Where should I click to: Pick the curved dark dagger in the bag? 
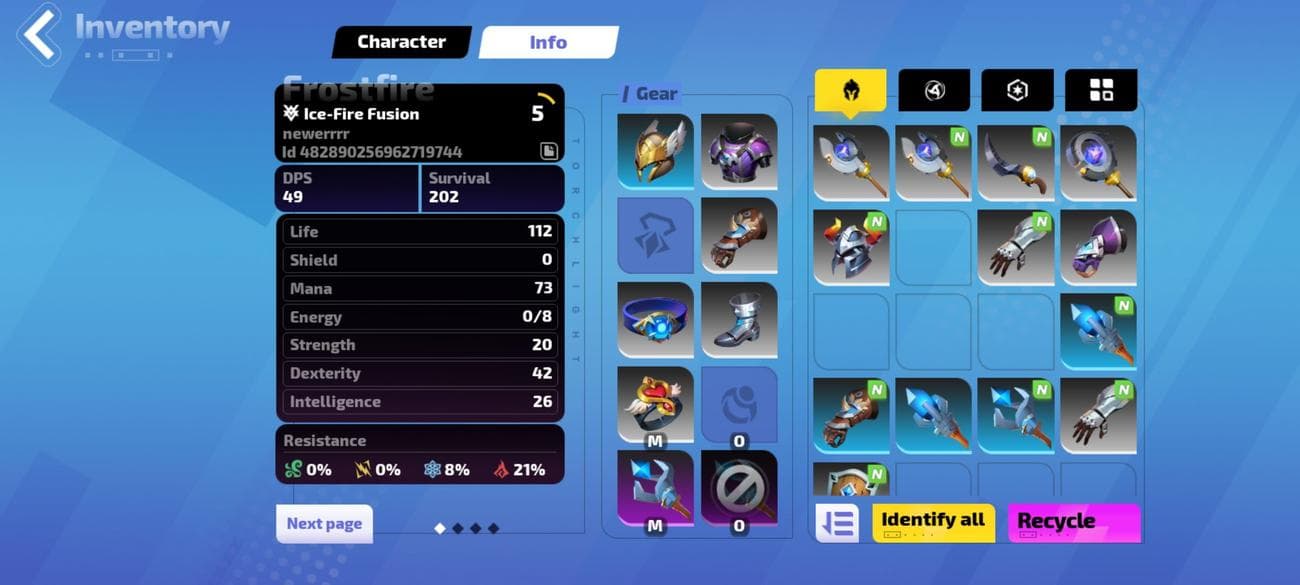1015,162
